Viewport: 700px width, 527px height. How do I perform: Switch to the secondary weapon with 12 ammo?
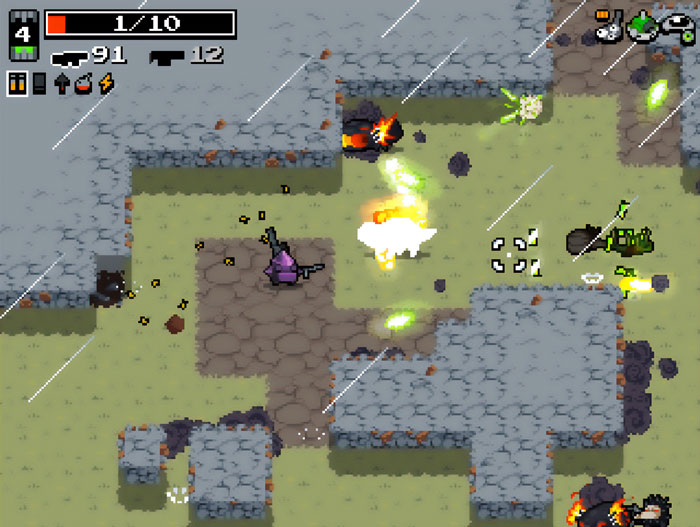point(166,57)
